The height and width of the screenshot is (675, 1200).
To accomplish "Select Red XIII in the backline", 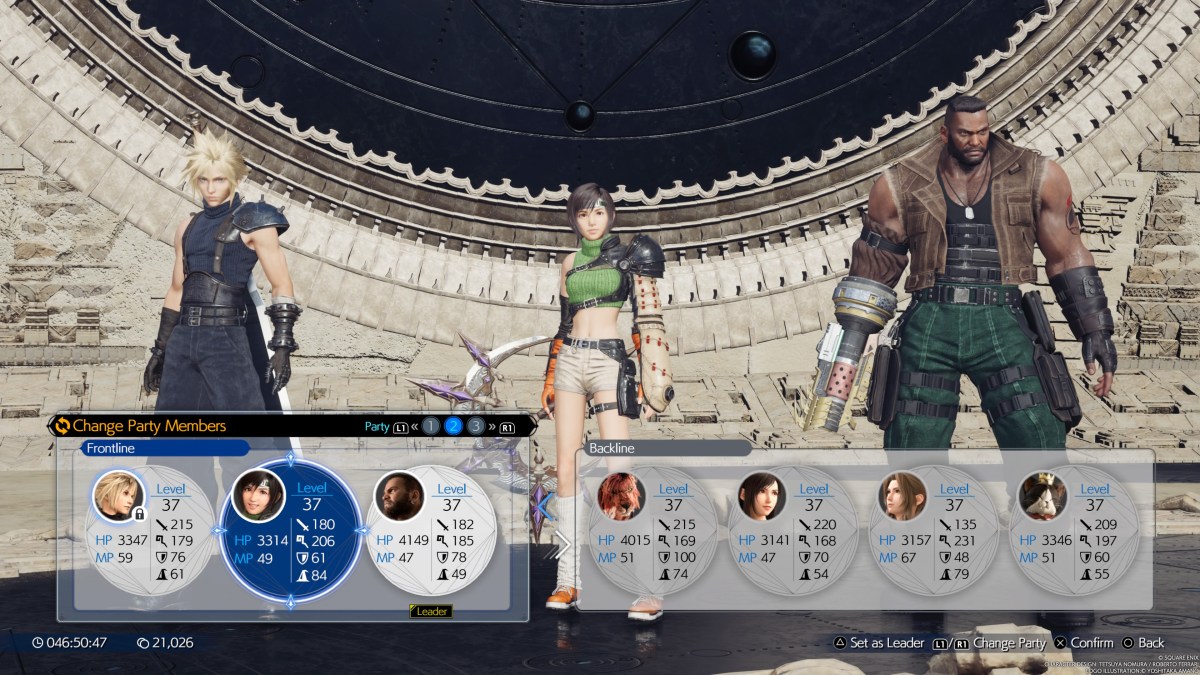I will pyautogui.click(x=654, y=529).
